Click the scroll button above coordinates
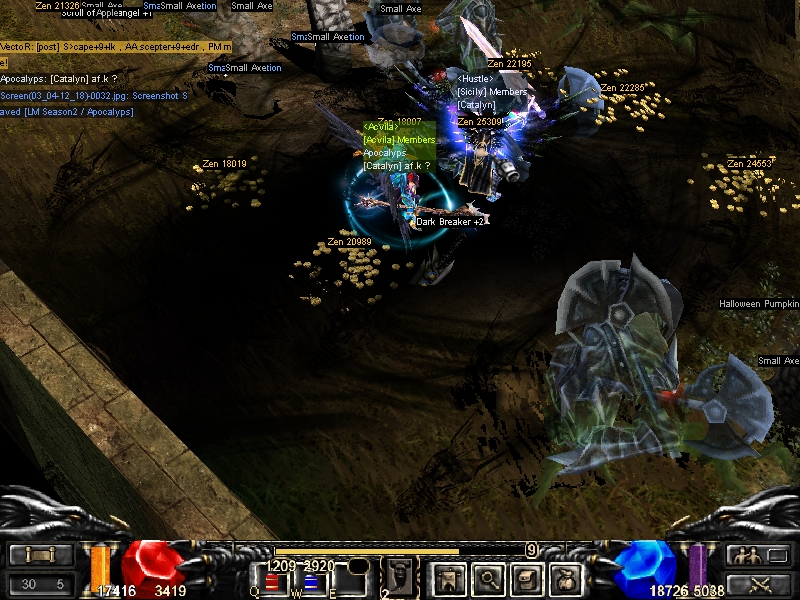800x600 pixels. tap(41, 555)
